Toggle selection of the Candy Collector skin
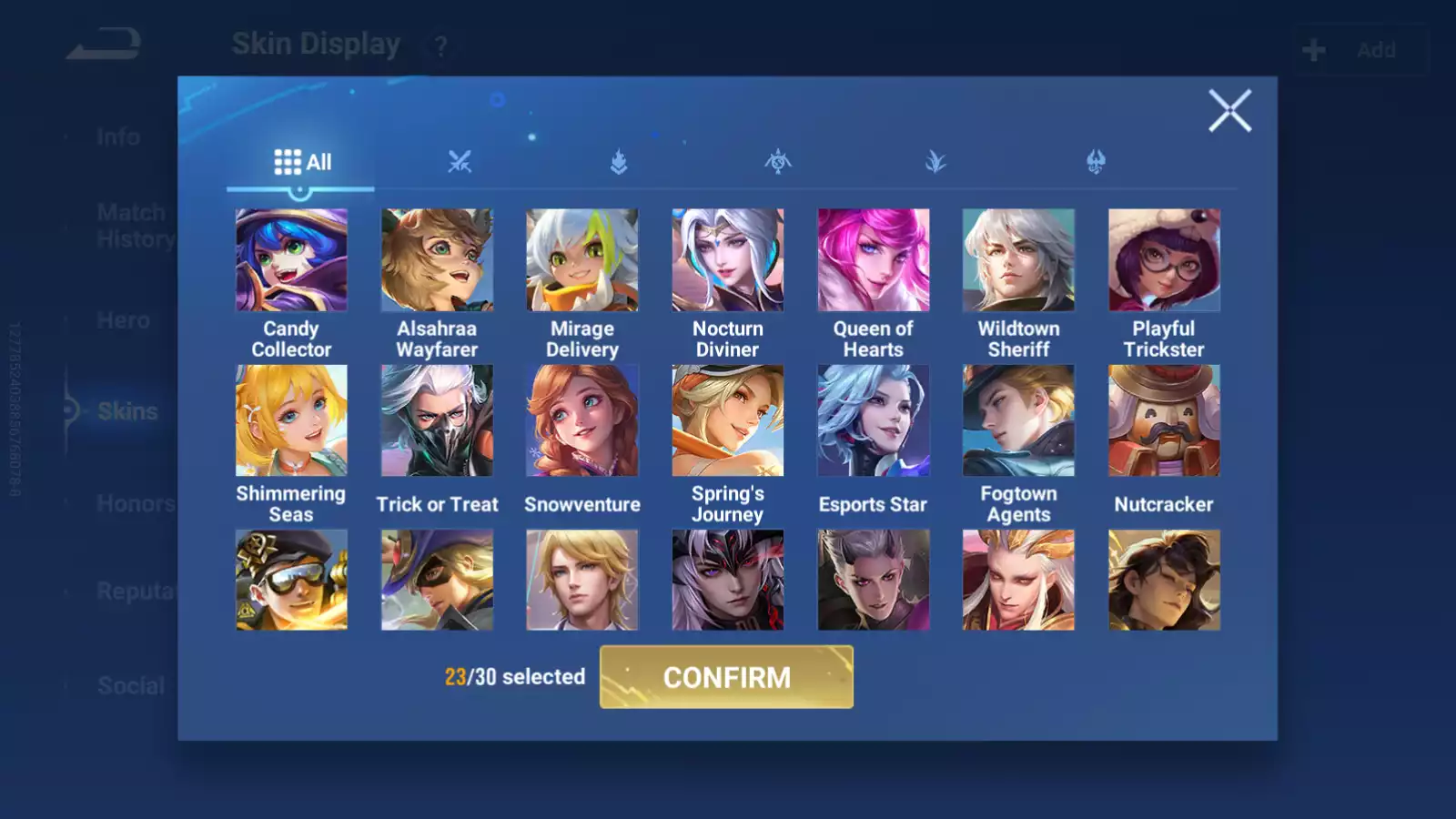The height and width of the screenshot is (819, 1456). coord(291,259)
